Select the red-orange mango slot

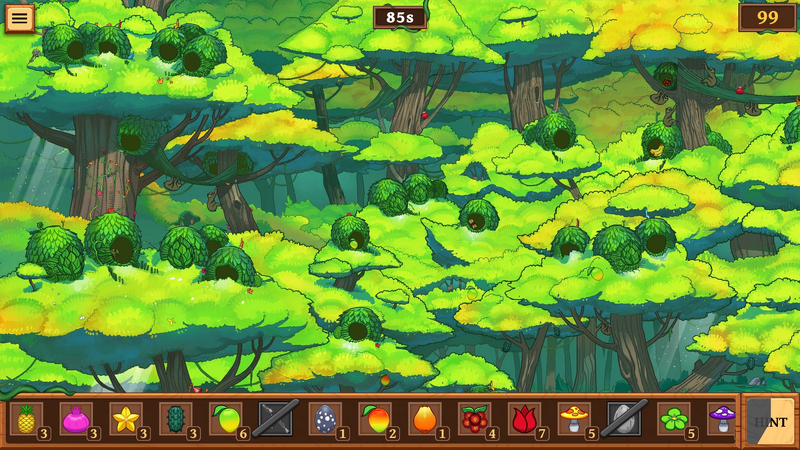(375, 419)
